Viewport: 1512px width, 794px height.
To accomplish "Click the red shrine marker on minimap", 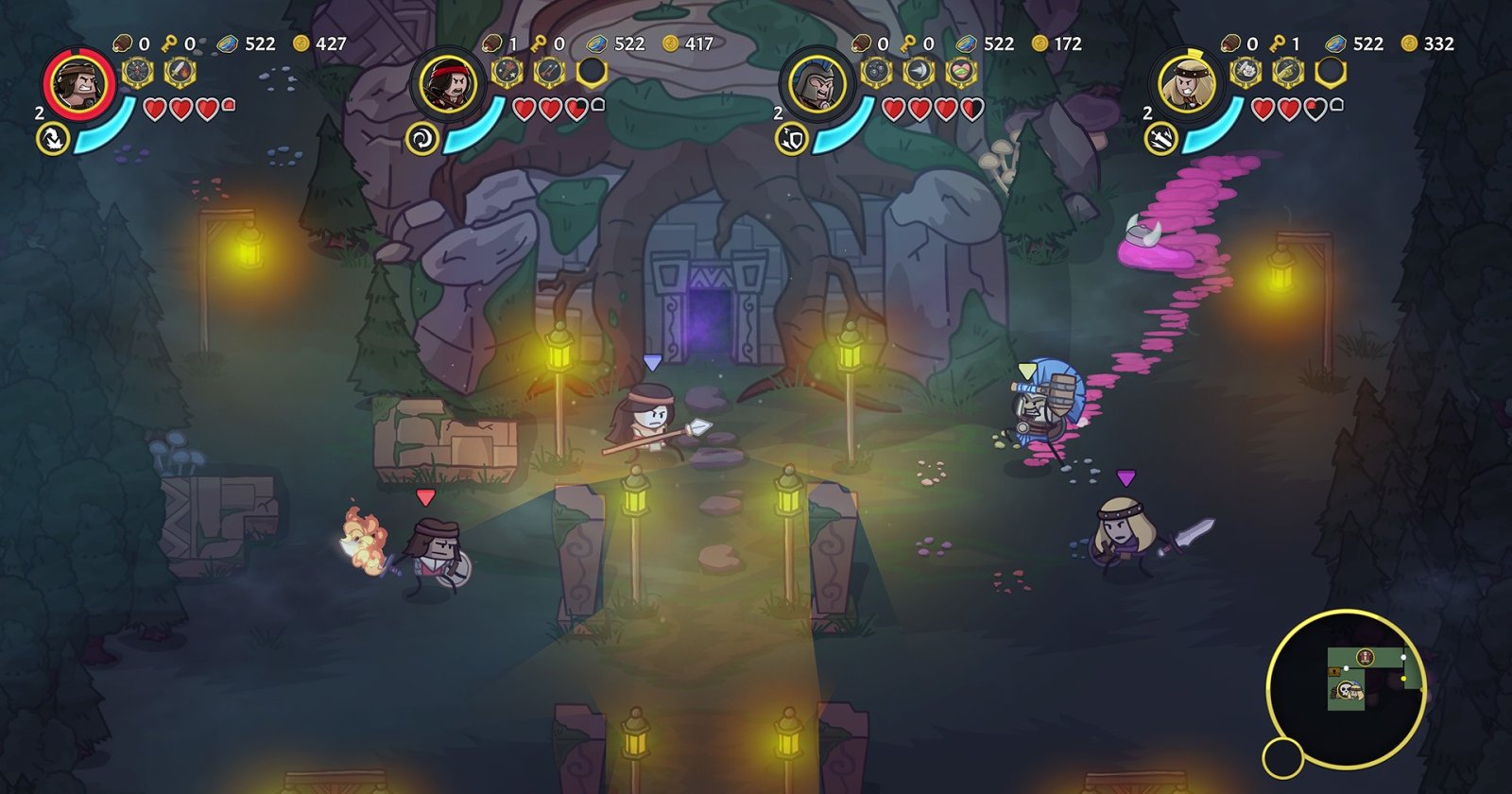I will [x=1365, y=657].
